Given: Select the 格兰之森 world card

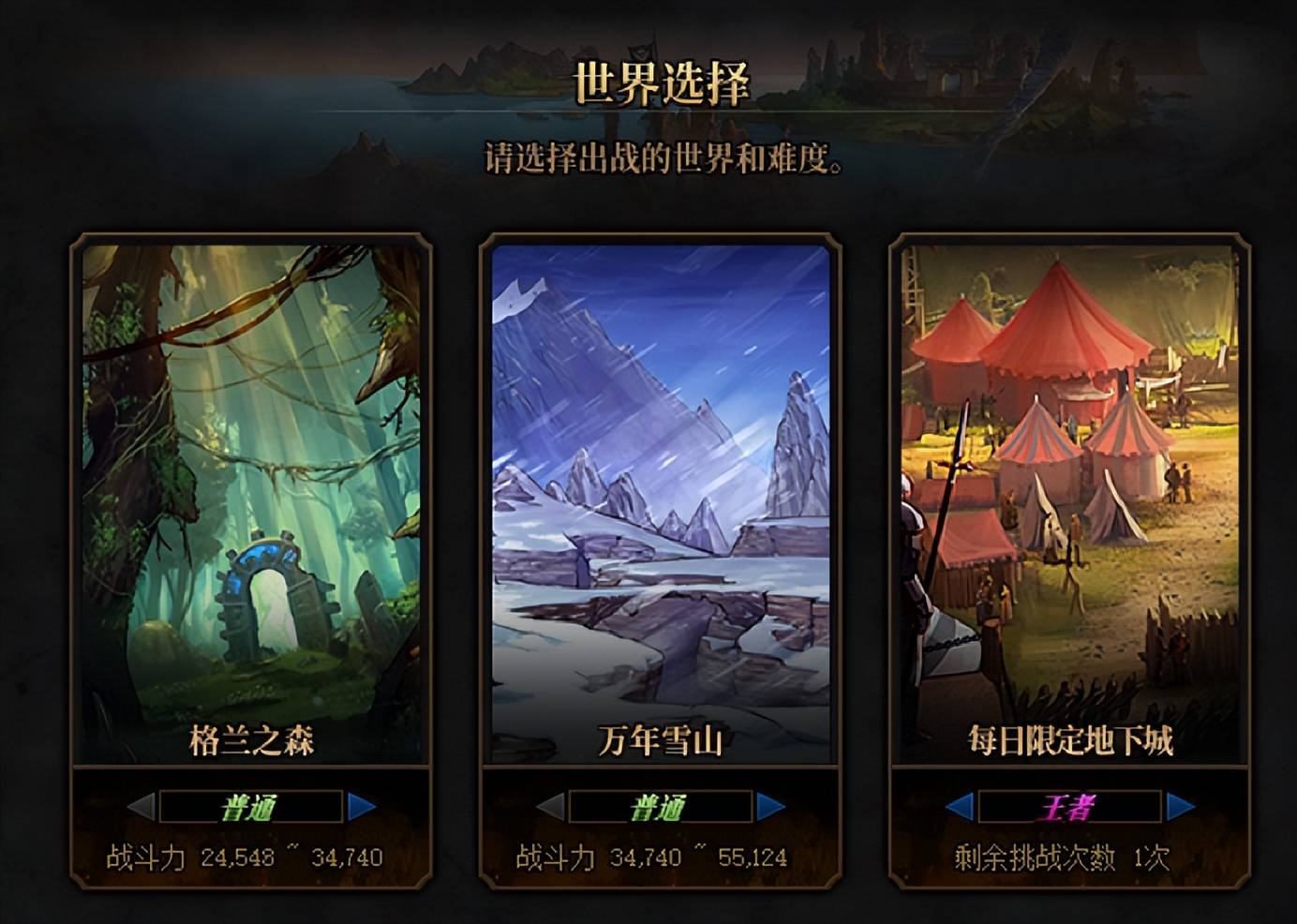Looking at the screenshot, I should (x=251, y=501).
